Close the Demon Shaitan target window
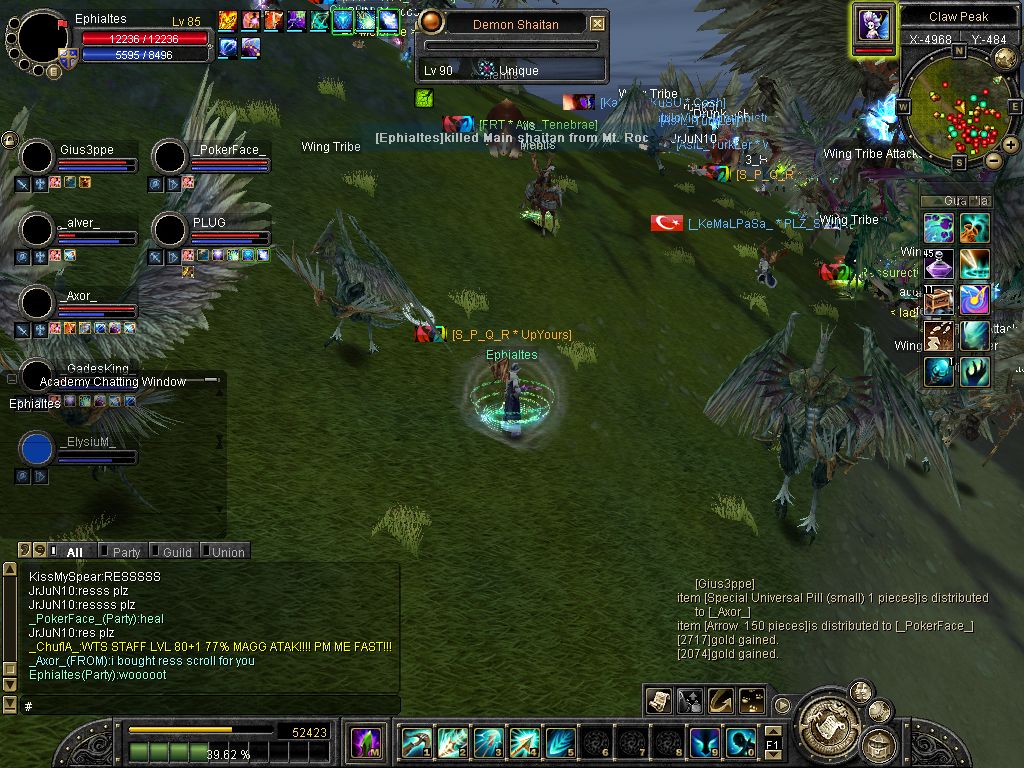Screen dimensions: 1024x768 597,23
